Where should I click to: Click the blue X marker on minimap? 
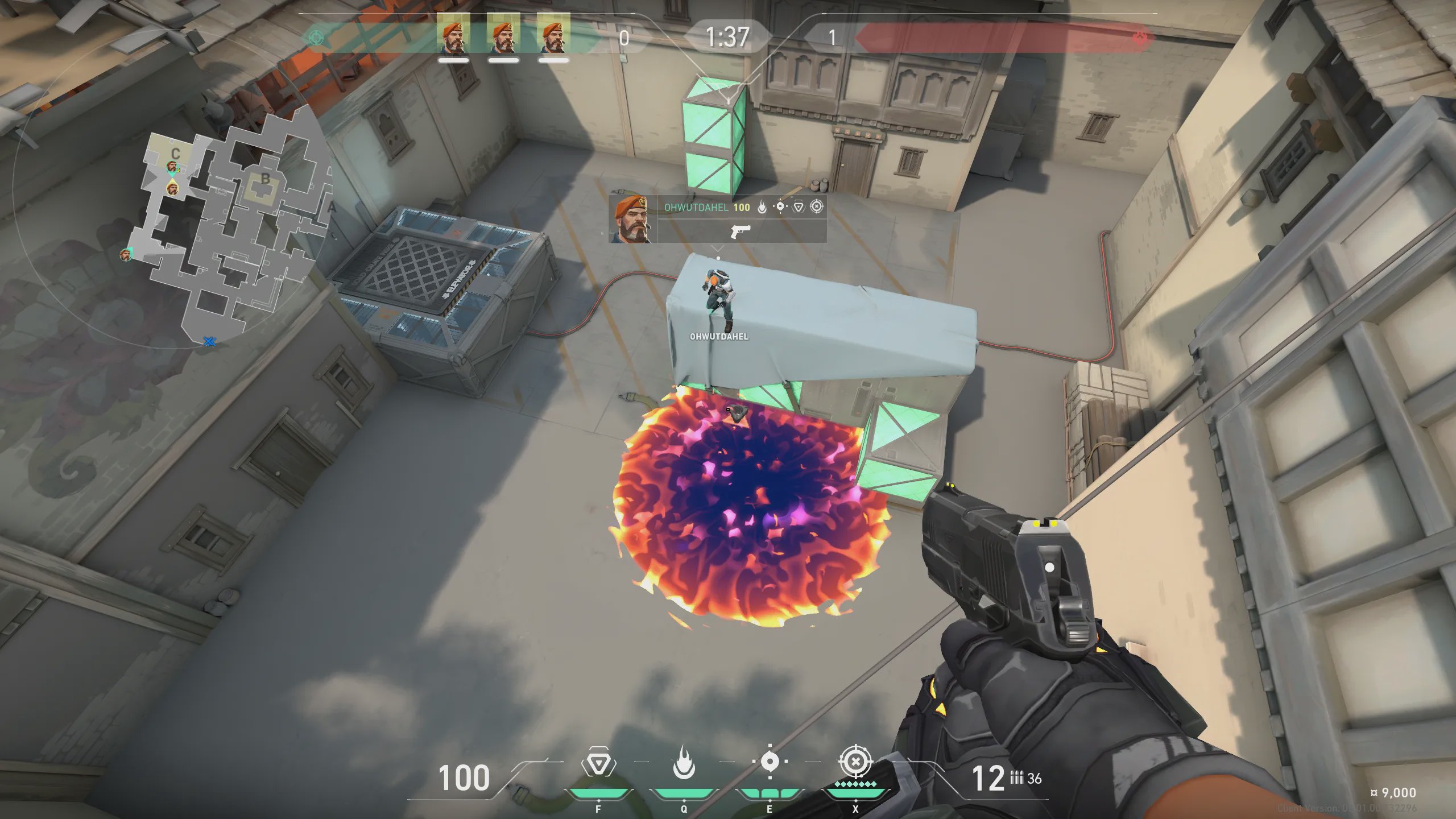coord(209,341)
